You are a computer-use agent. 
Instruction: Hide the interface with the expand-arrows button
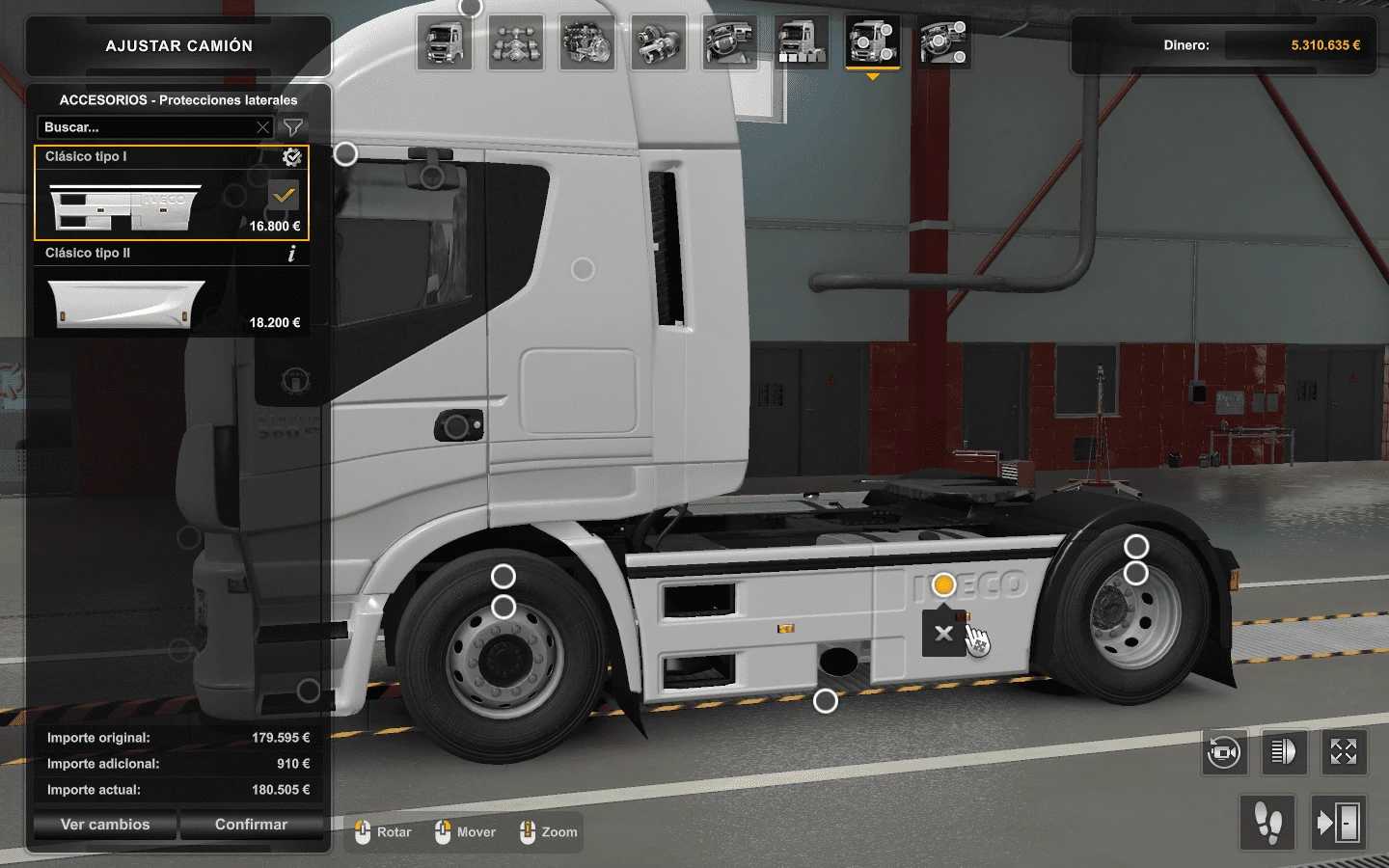tap(1344, 752)
